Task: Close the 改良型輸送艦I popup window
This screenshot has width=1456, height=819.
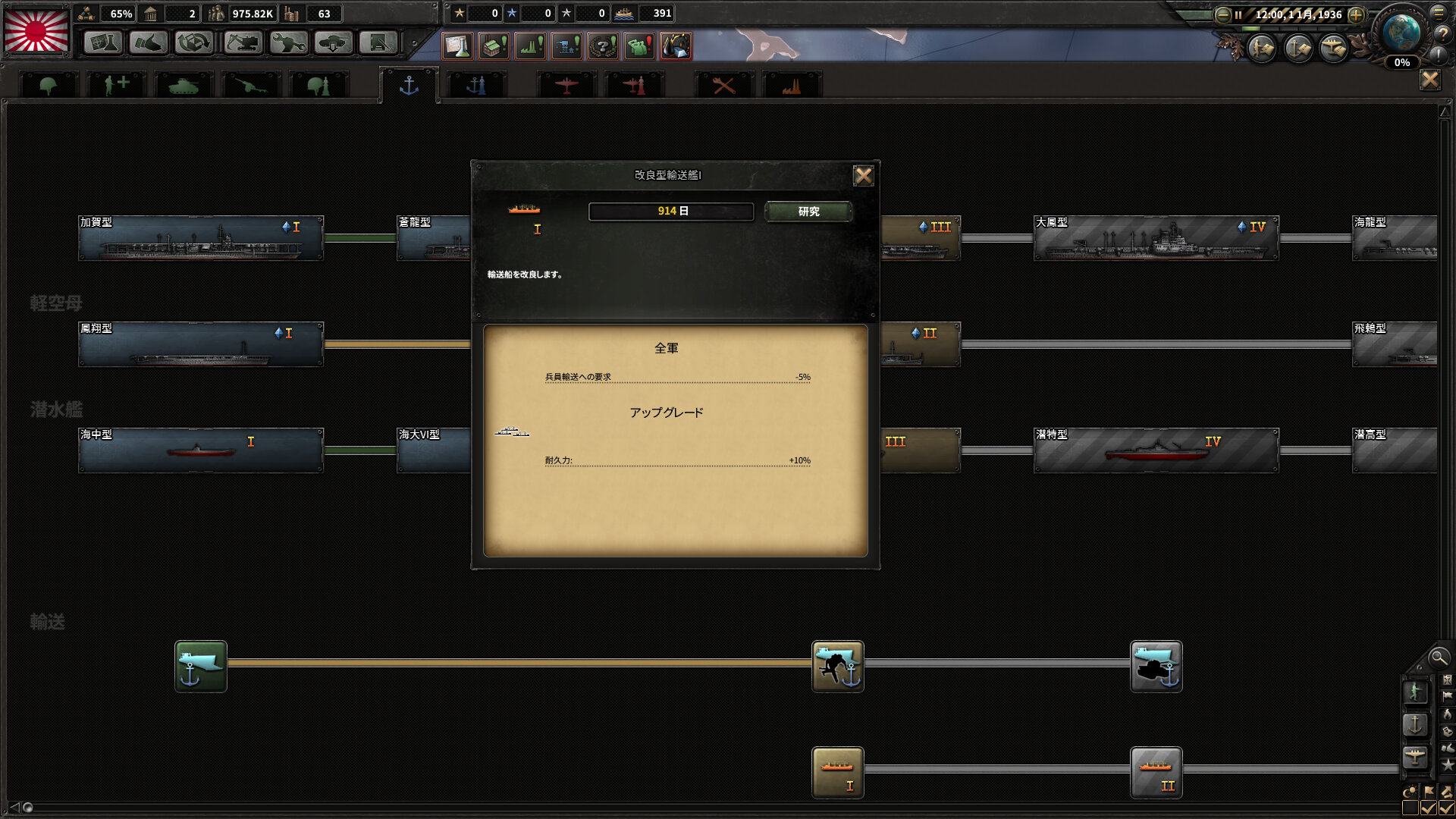Action: pos(863,176)
